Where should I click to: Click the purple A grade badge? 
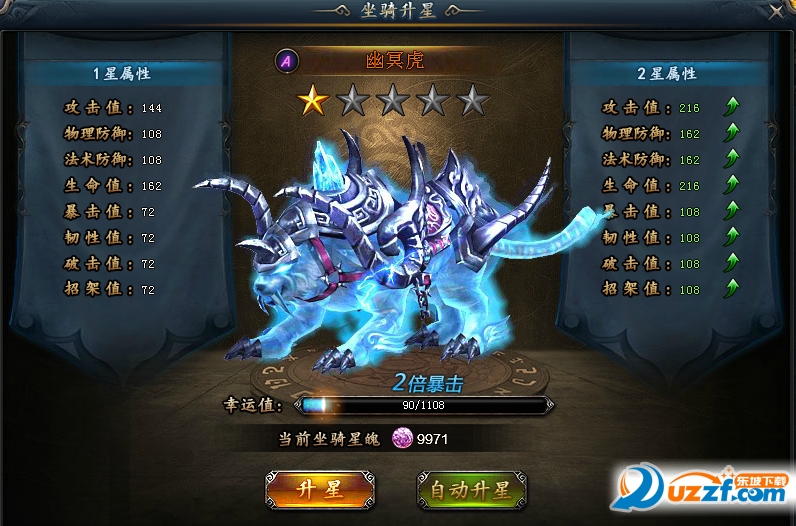[288, 61]
